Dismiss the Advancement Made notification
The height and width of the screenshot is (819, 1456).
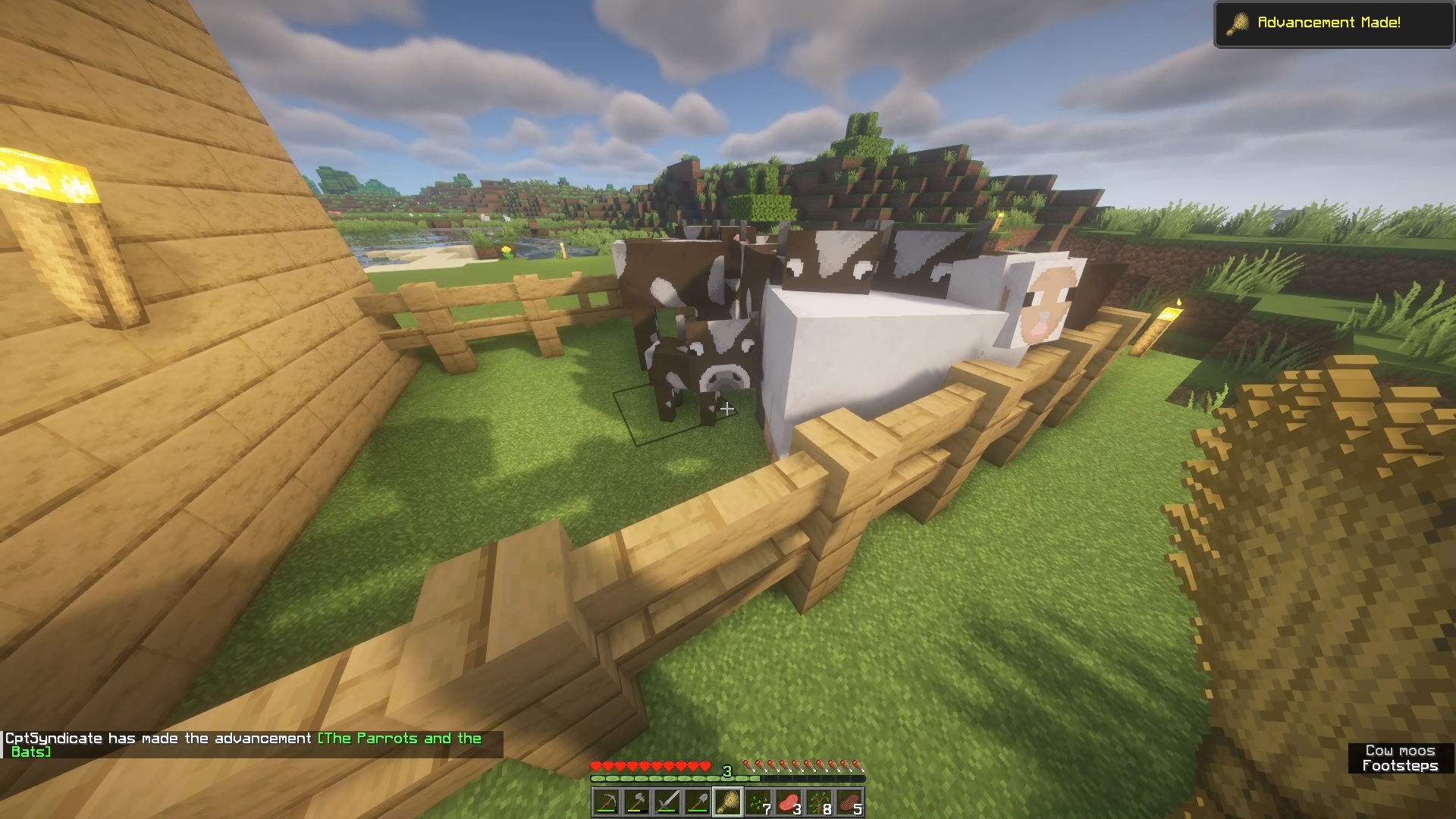pos(1332,23)
